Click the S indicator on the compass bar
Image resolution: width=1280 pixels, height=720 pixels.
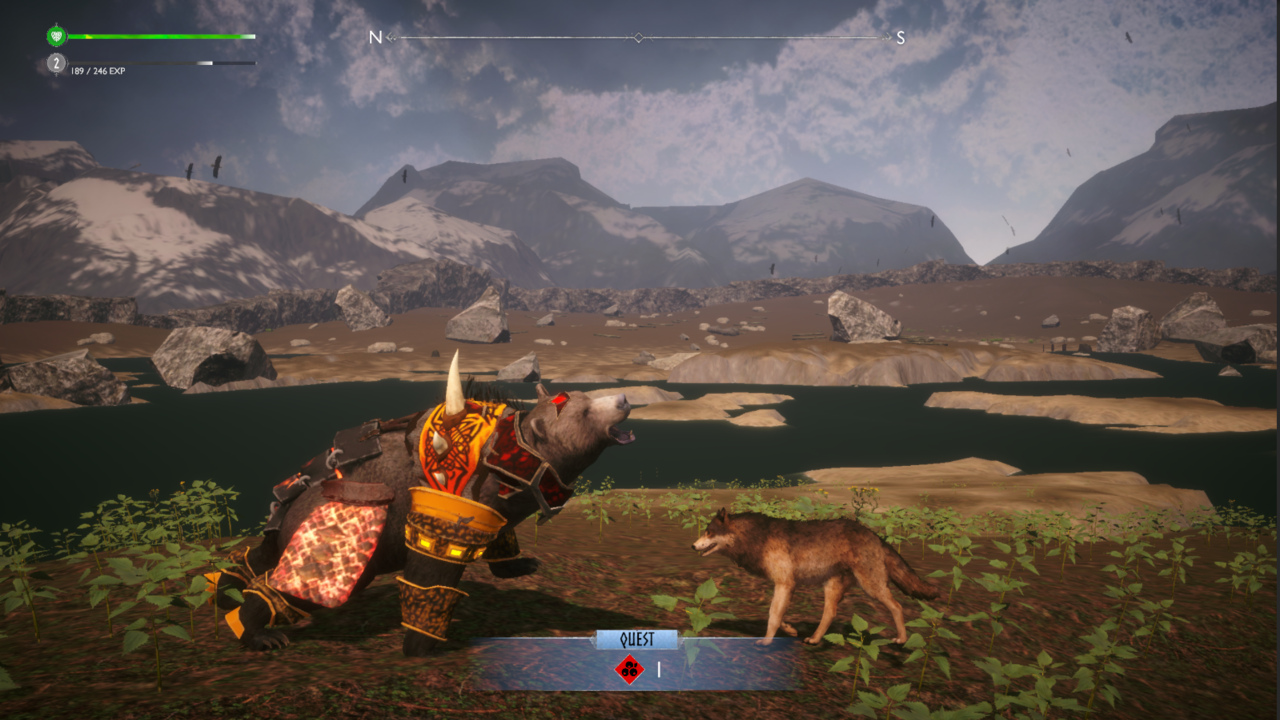[902, 36]
